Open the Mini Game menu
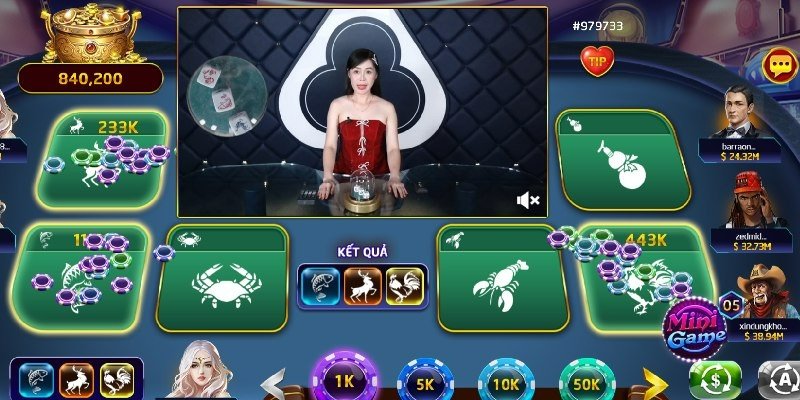Viewport: 800px width, 400px height. 692,328
